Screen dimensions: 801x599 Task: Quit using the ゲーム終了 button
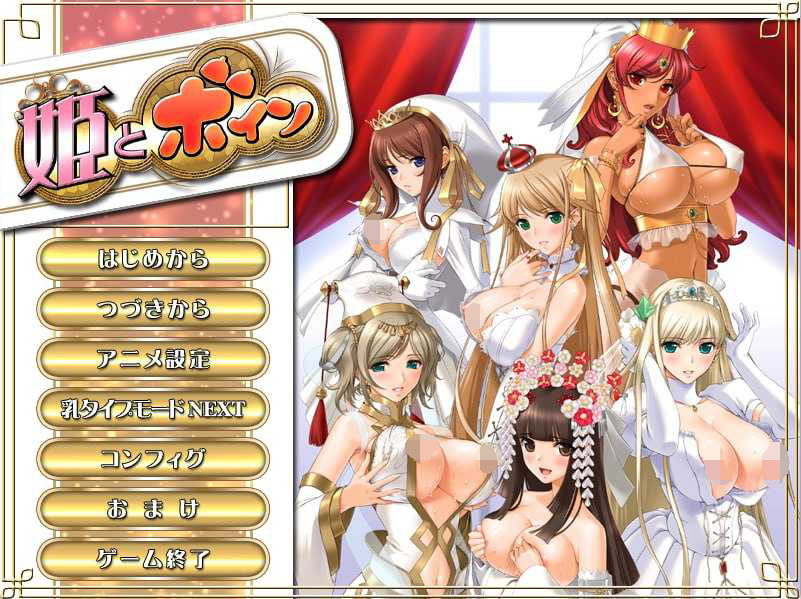[153, 559]
